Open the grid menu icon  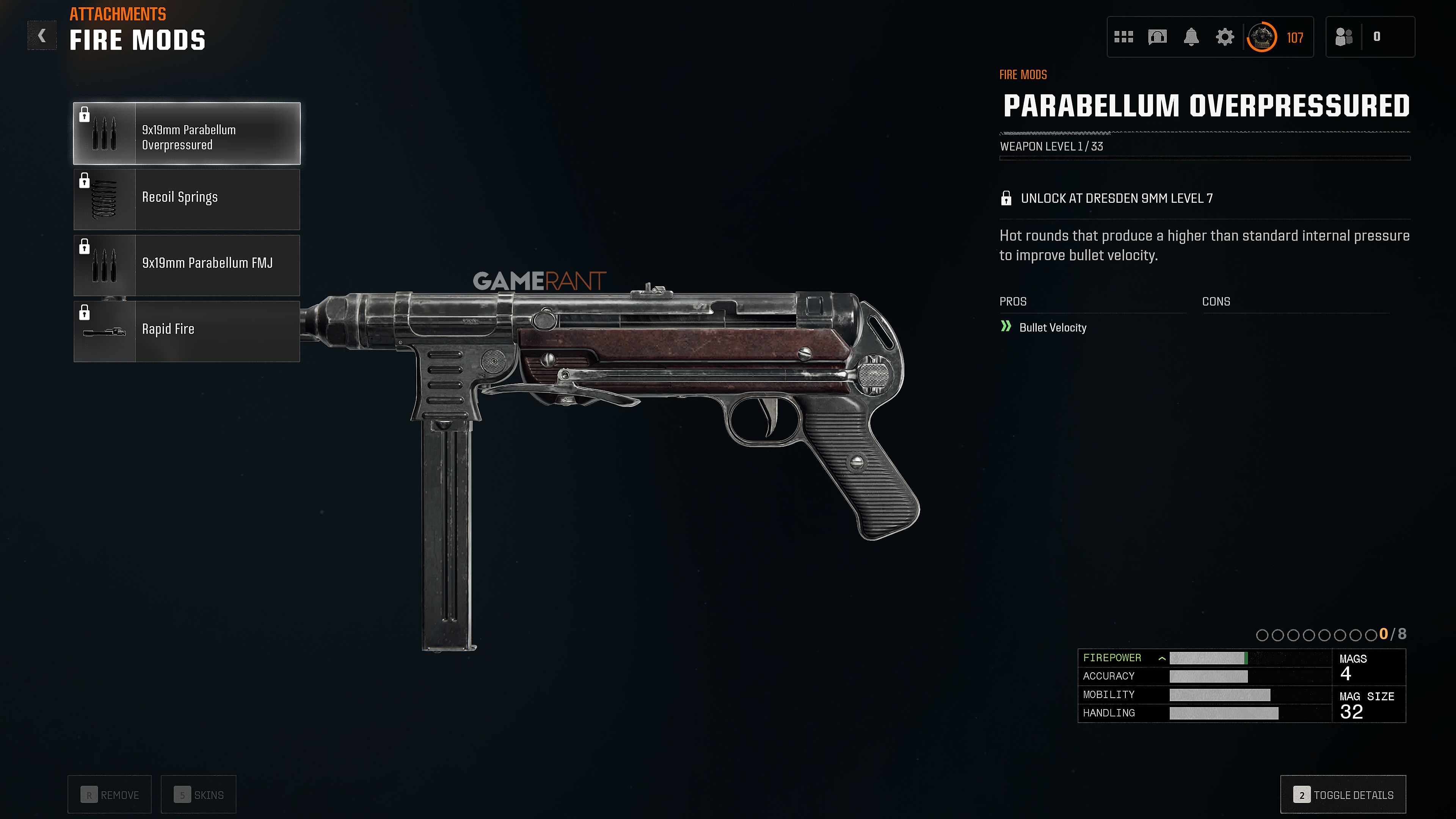(x=1123, y=37)
